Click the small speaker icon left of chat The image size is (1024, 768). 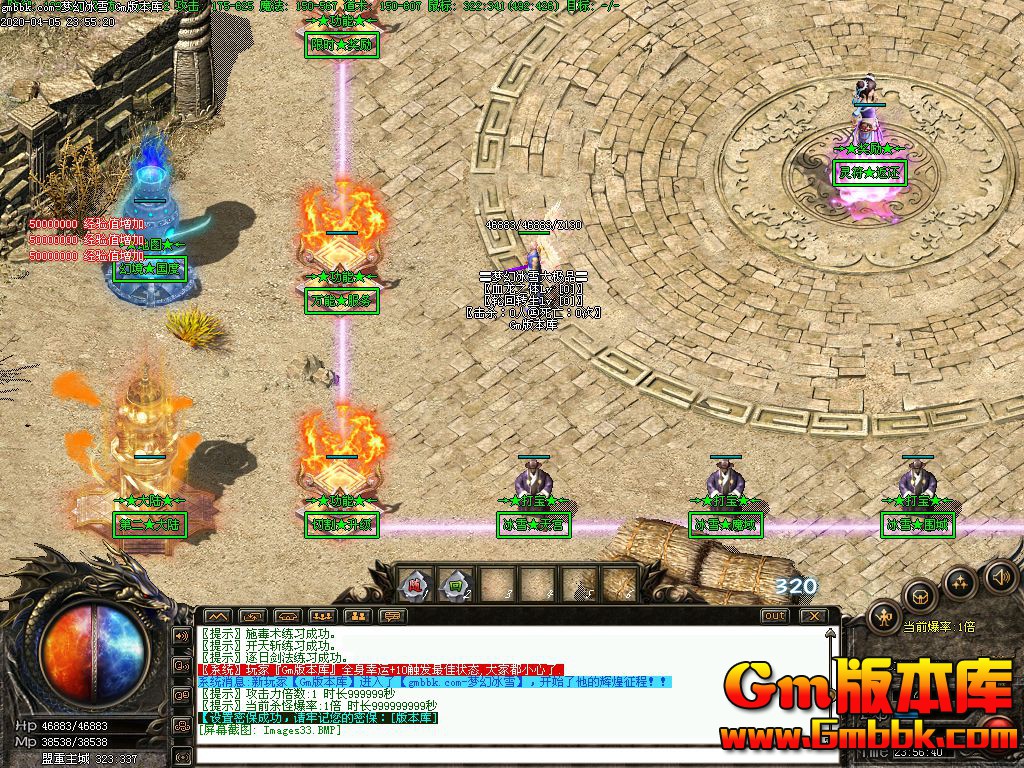pyautogui.click(x=182, y=635)
